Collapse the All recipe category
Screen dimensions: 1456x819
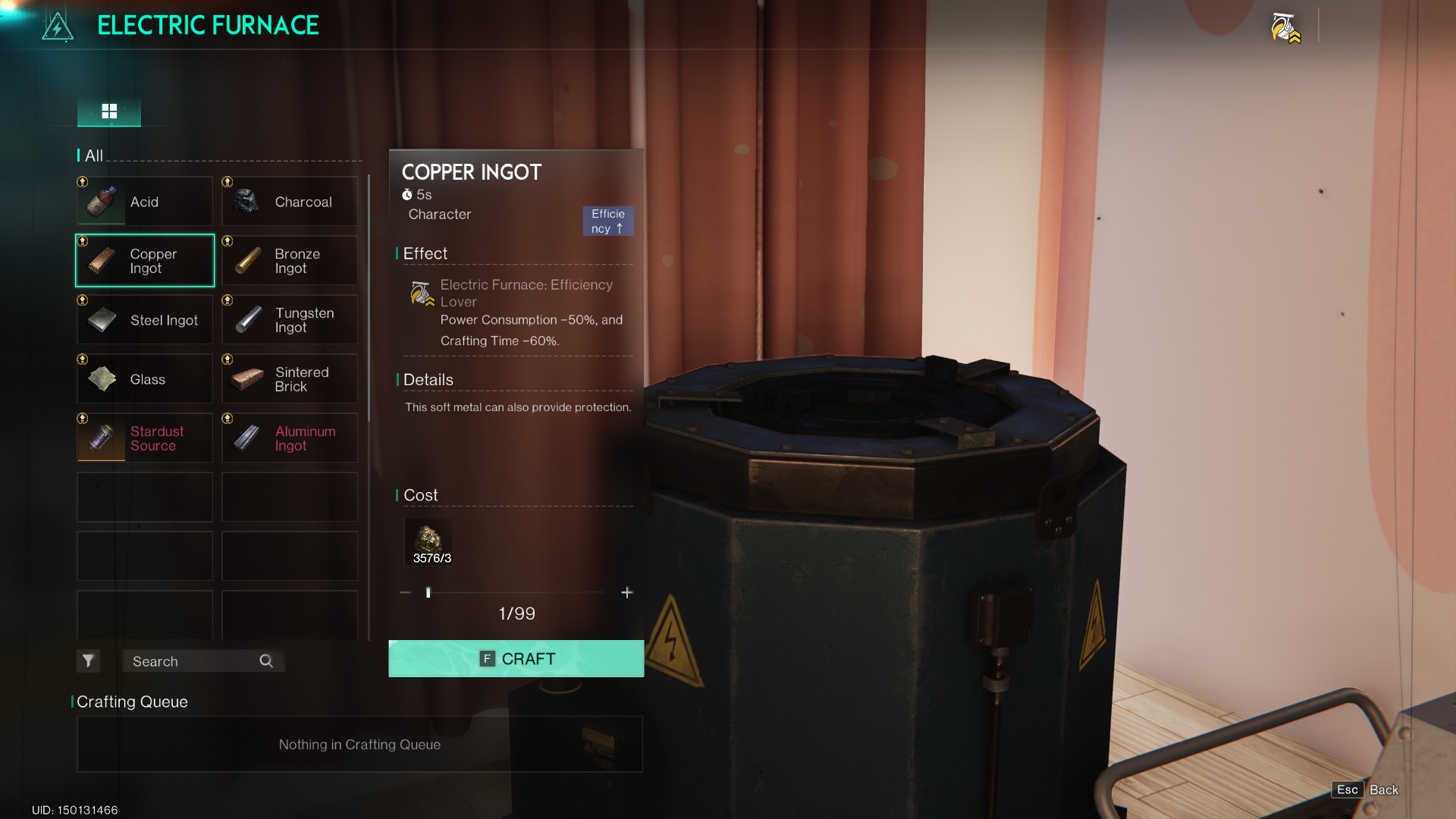point(93,155)
